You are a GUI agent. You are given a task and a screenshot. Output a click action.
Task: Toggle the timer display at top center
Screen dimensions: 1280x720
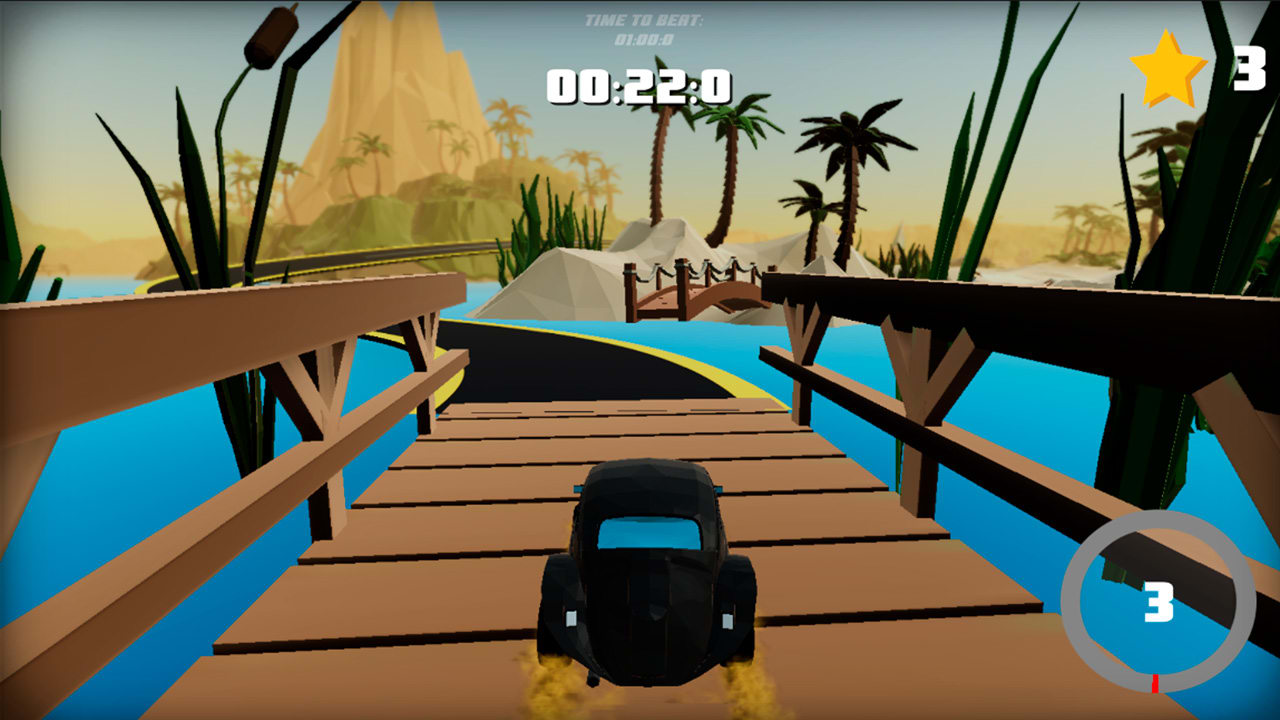coord(637,88)
